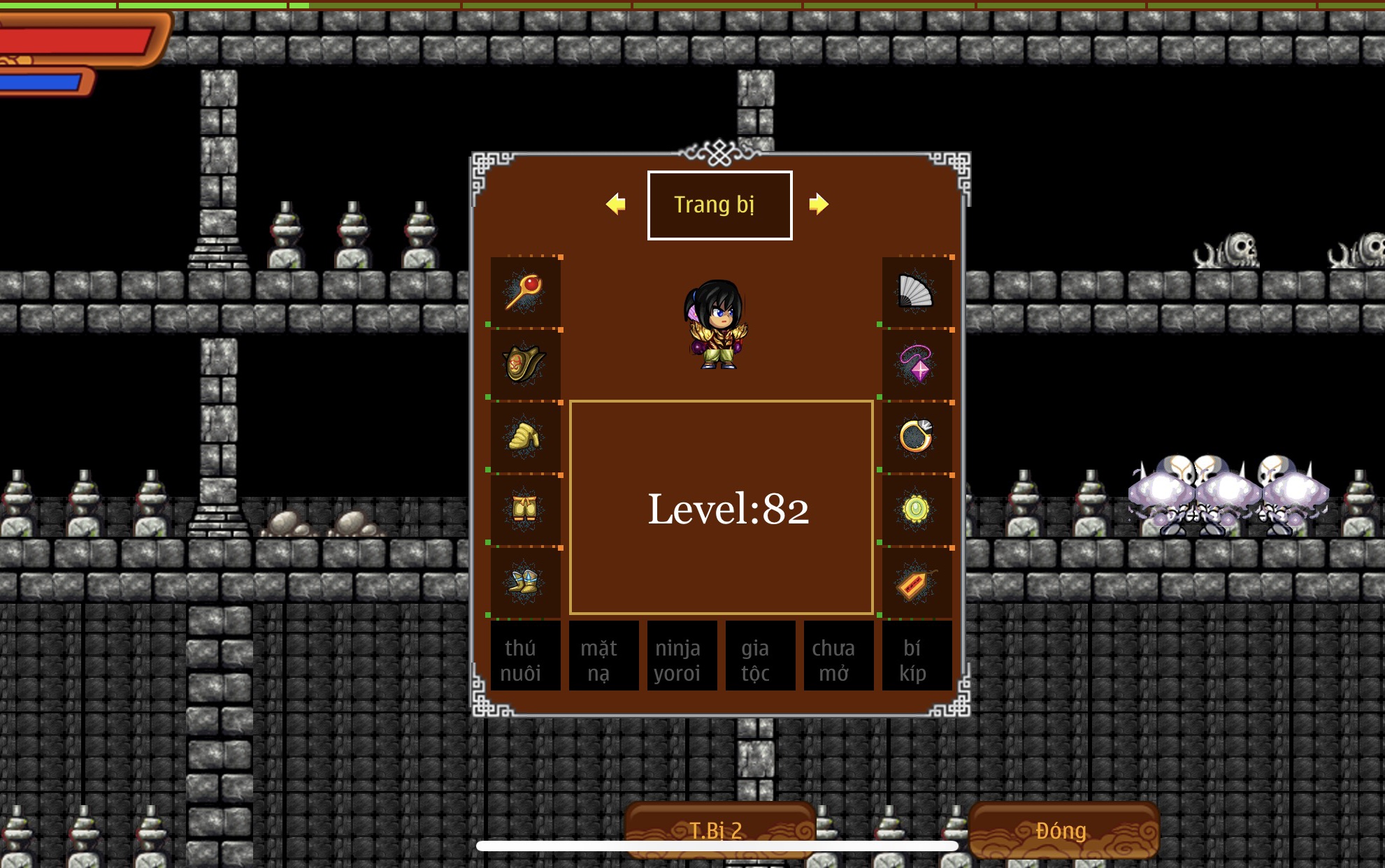Select the boots equipment slot
This screenshot has height=868, width=1385.
tap(525, 582)
